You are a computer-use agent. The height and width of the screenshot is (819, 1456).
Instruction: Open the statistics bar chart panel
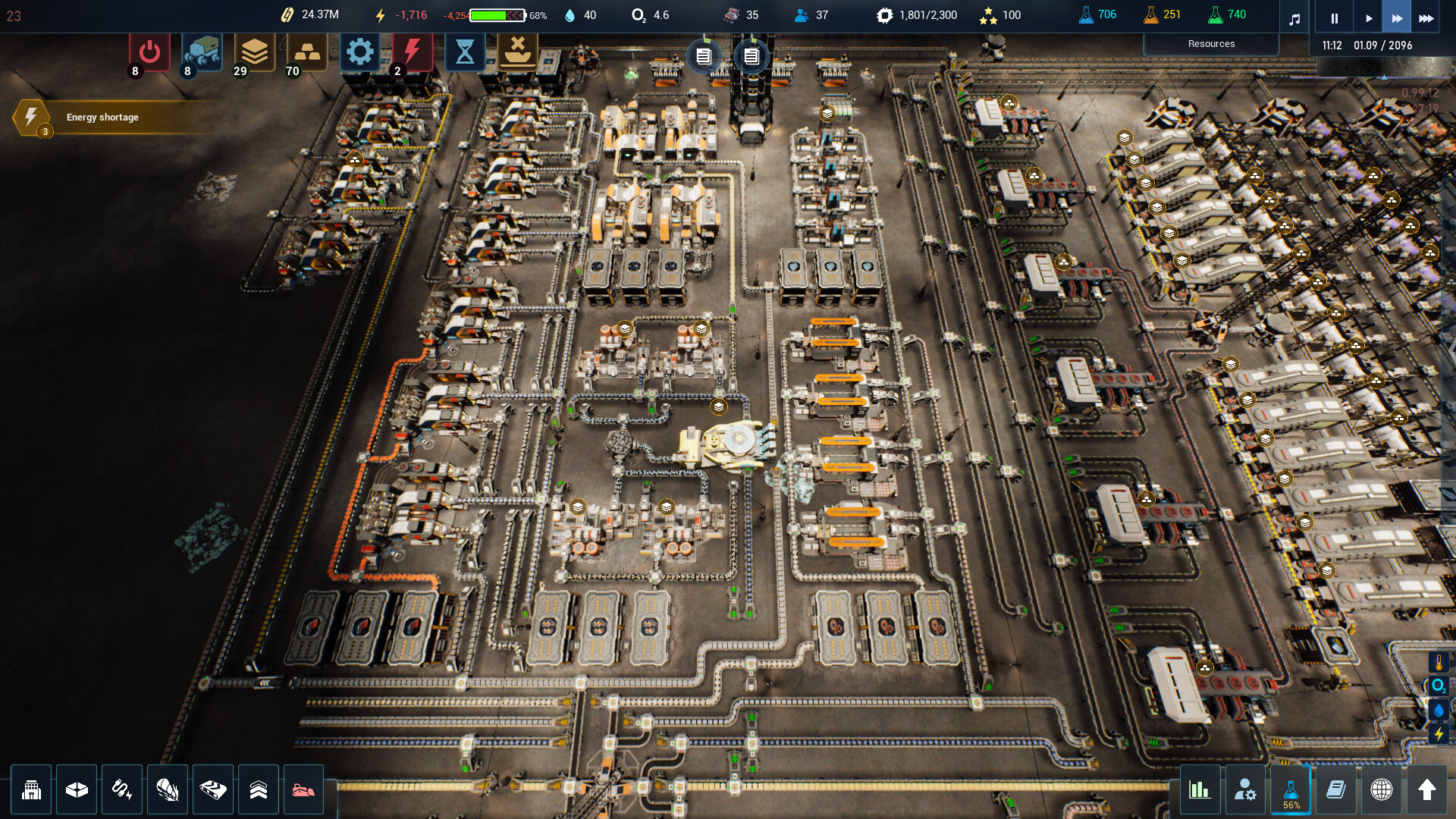pos(1200,790)
